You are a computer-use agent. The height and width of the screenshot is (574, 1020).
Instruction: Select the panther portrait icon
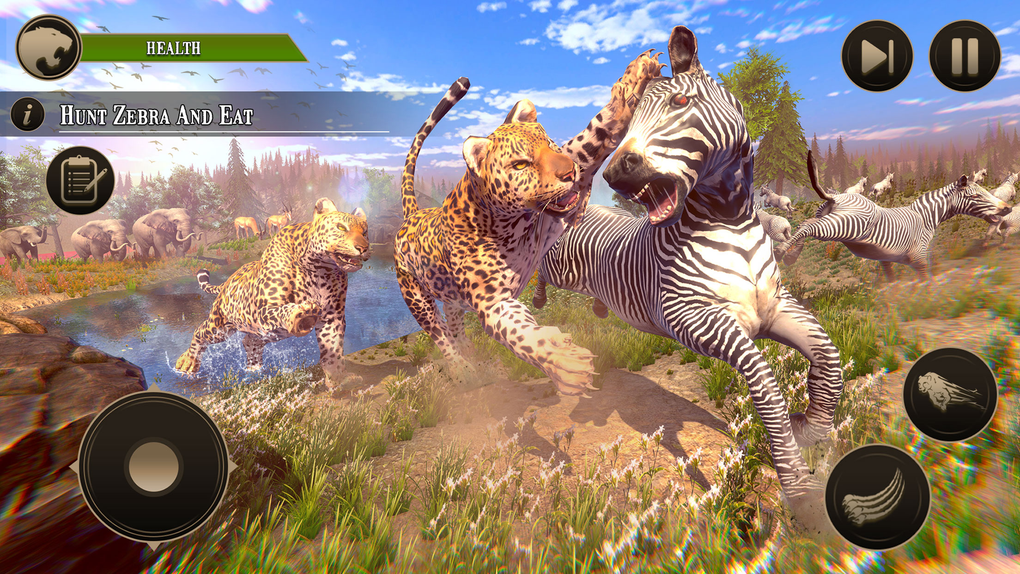click(x=48, y=47)
